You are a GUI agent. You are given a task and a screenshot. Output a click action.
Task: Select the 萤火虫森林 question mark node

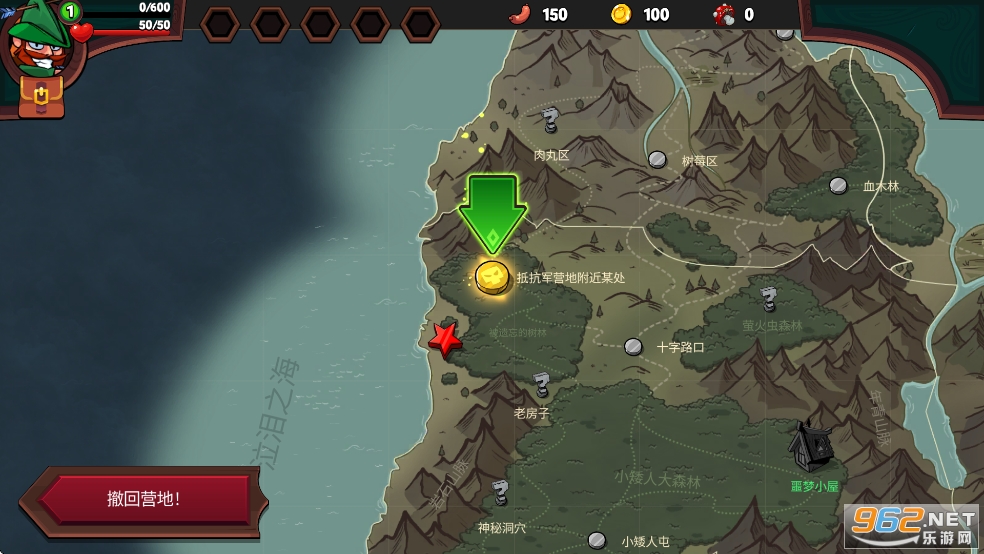[768, 299]
